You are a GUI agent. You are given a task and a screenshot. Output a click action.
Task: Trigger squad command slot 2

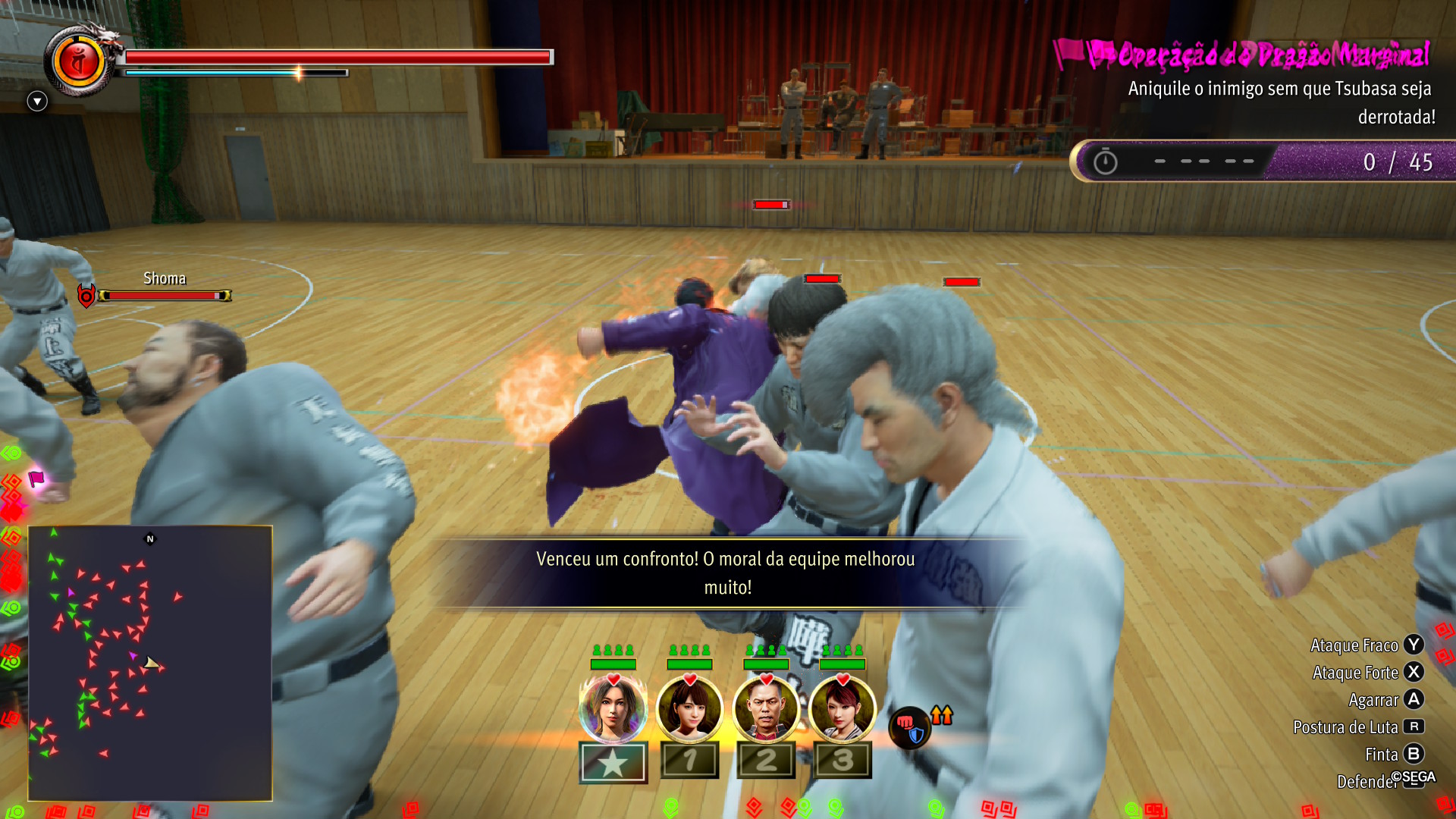point(766,760)
